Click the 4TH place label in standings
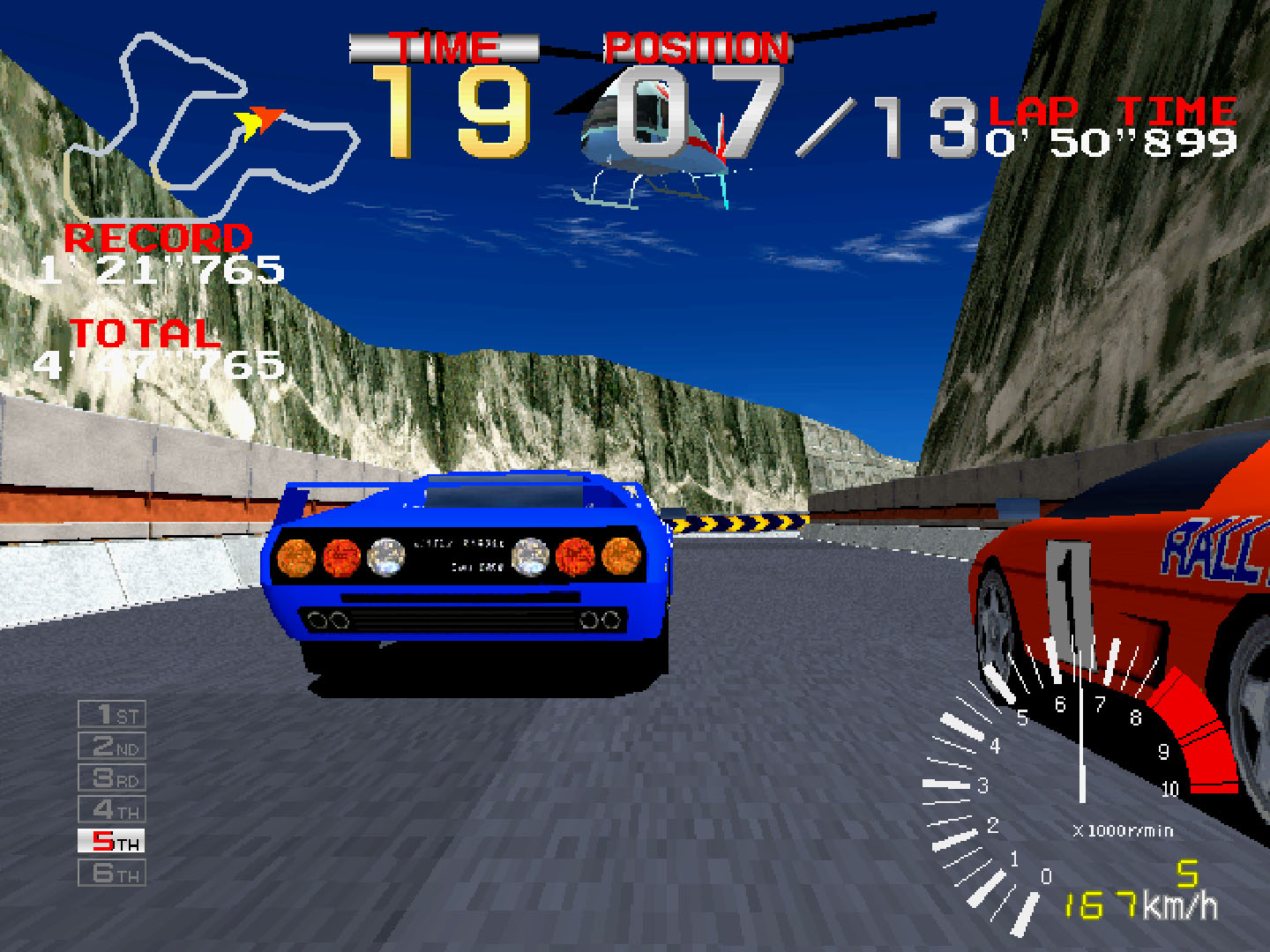This screenshot has height=952, width=1270. (x=113, y=808)
